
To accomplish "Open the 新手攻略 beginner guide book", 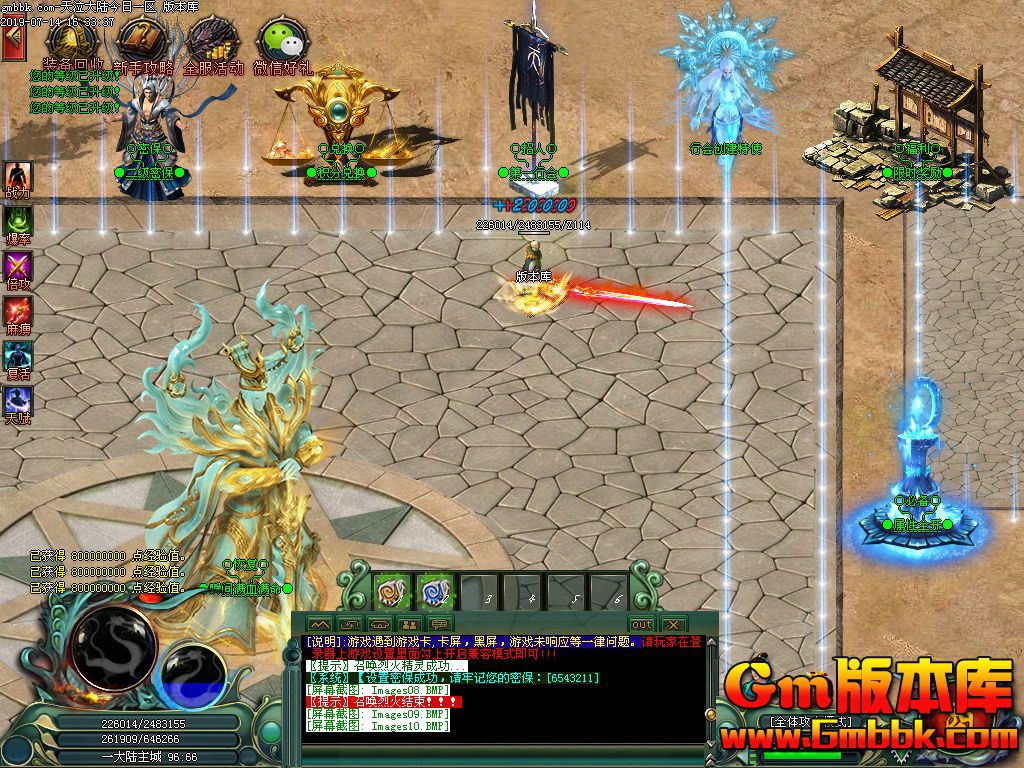I will click(x=142, y=43).
